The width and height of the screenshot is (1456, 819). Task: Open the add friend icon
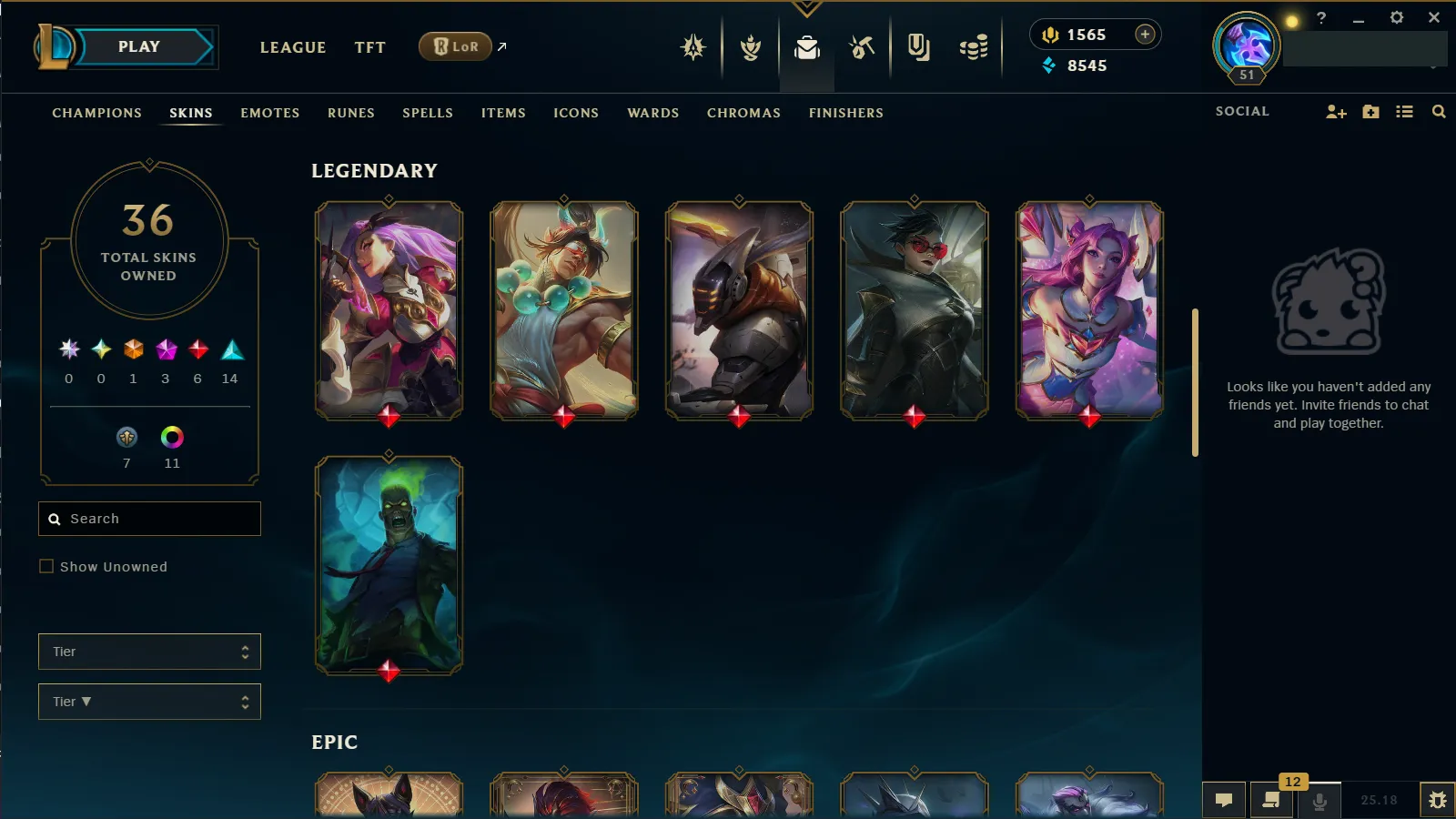tap(1336, 112)
